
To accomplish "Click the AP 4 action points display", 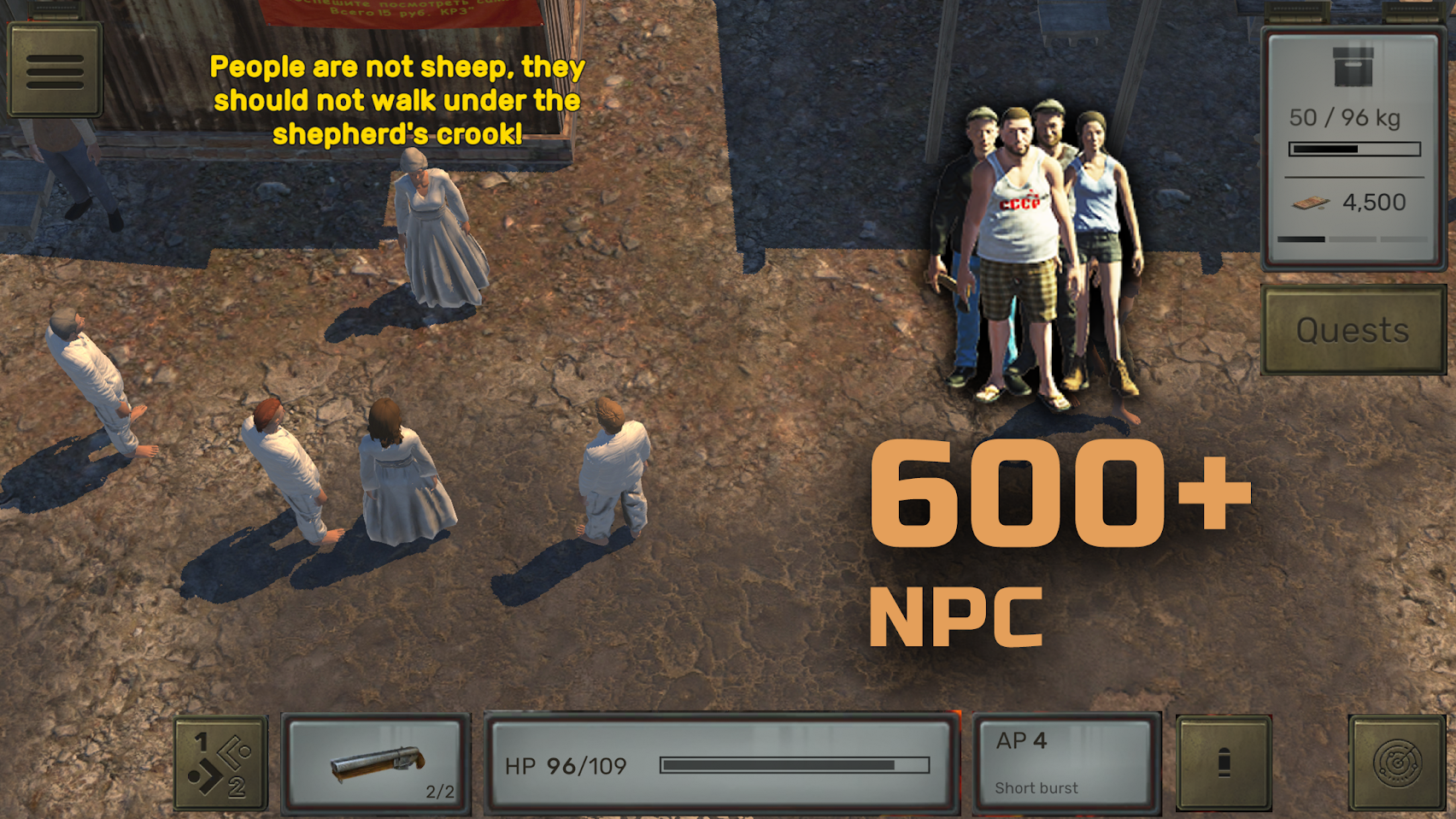I will pos(1022,742).
